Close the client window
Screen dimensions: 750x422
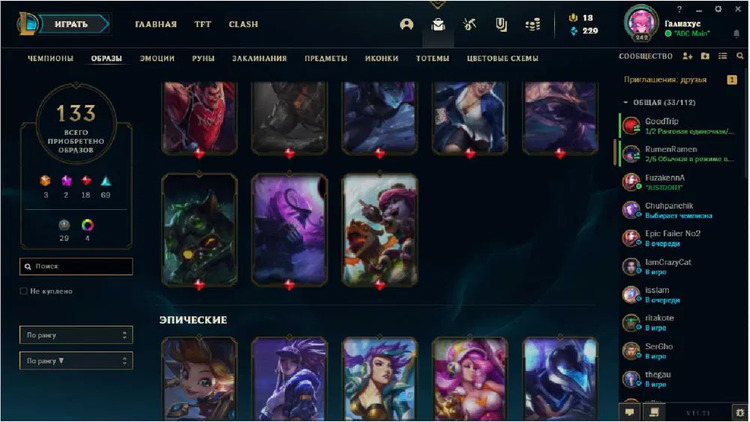pyautogui.click(x=740, y=9)
